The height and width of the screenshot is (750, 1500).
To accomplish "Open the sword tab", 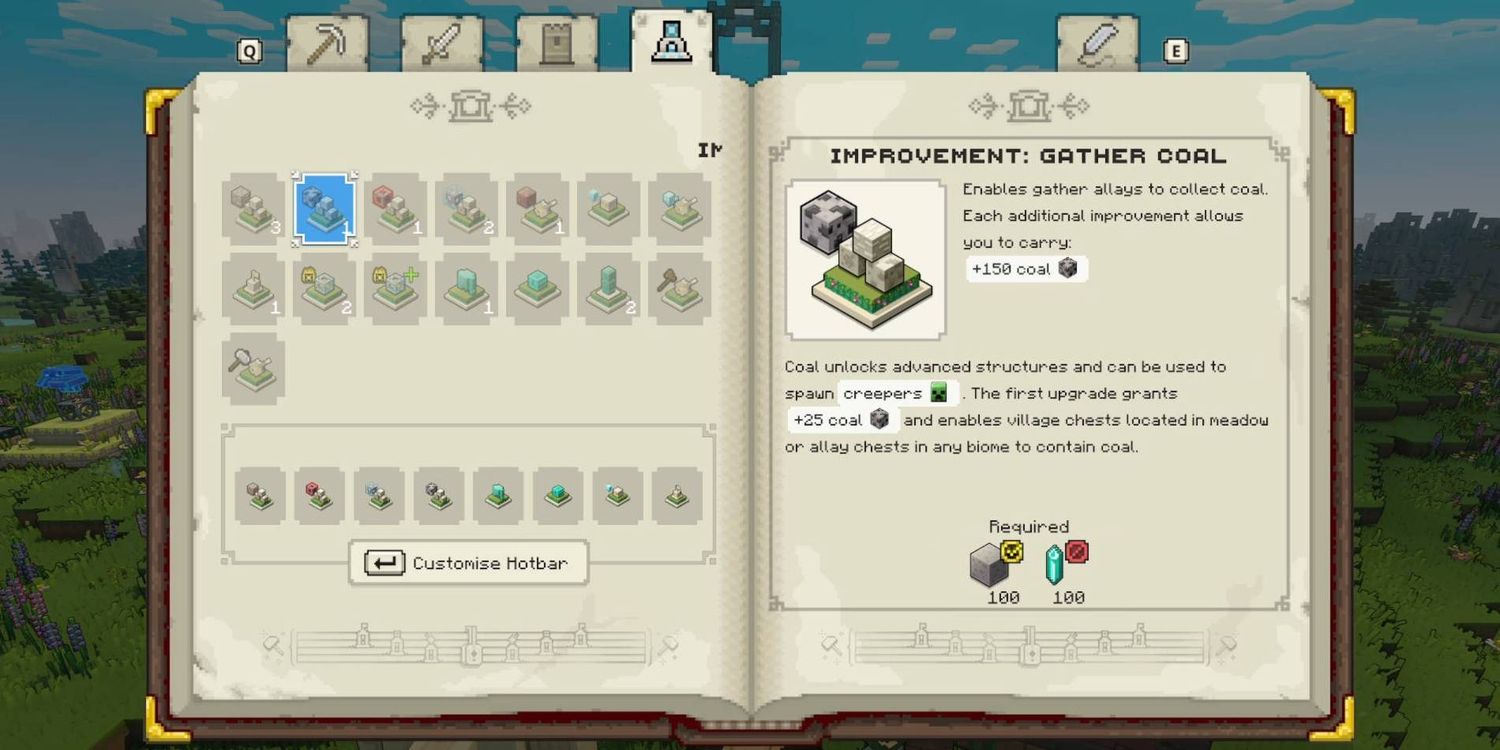I will point(441,46).
